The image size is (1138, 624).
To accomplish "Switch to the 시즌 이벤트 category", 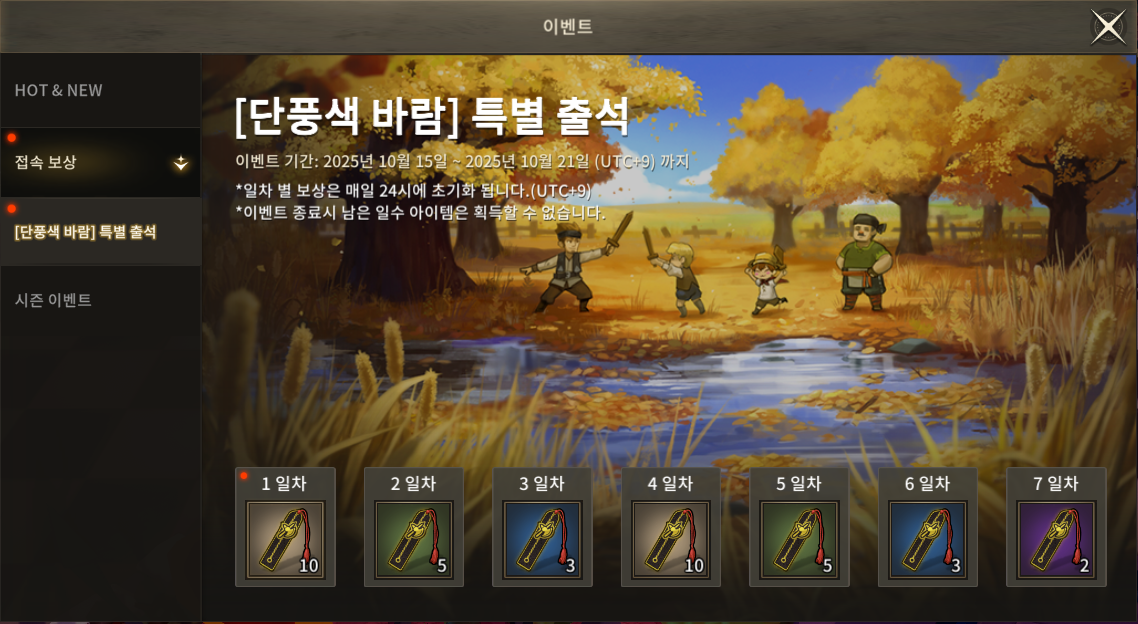I will 54,300.
